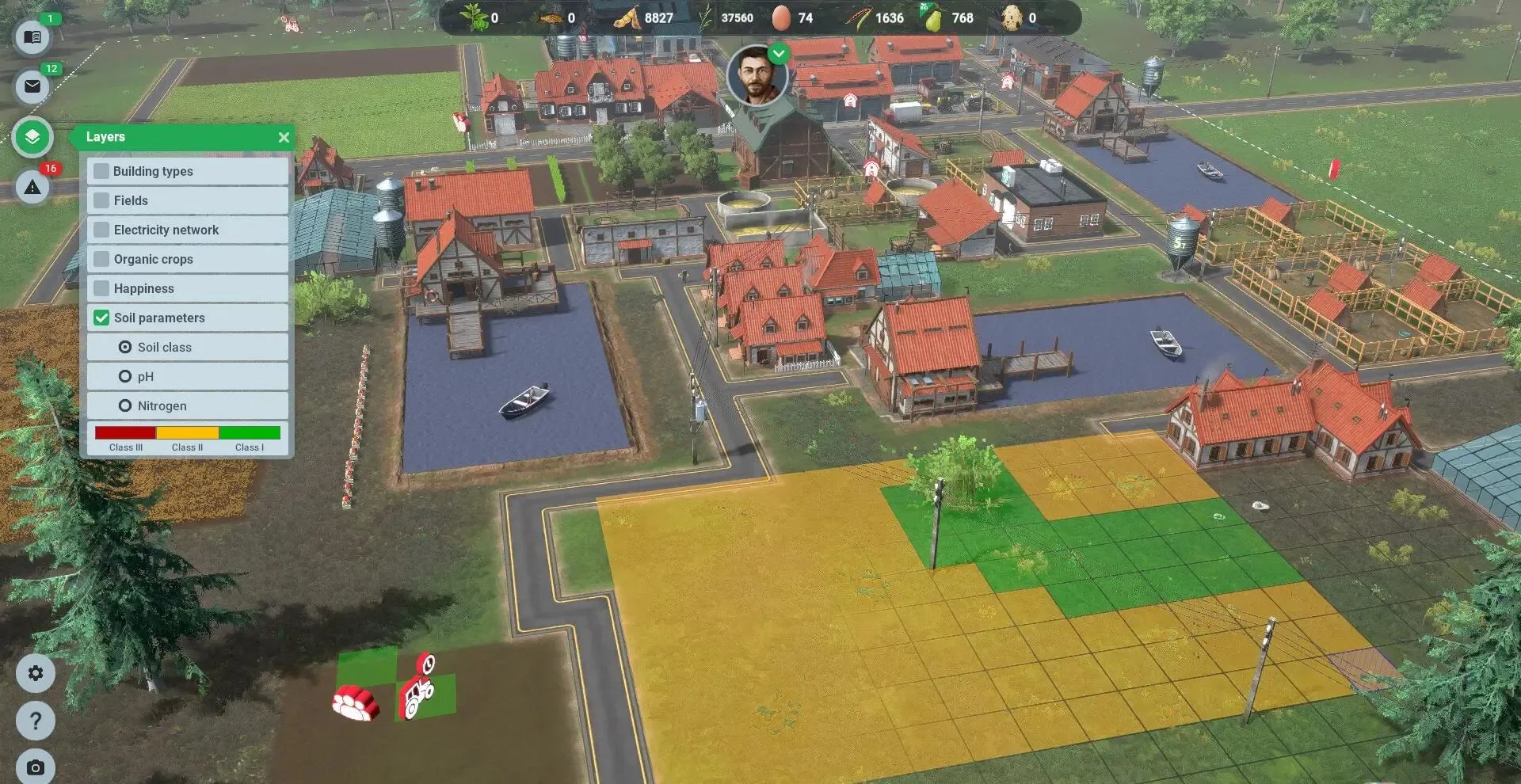Click the farmer character portrait
1521x784 pixels.
(x=757, y=76)
